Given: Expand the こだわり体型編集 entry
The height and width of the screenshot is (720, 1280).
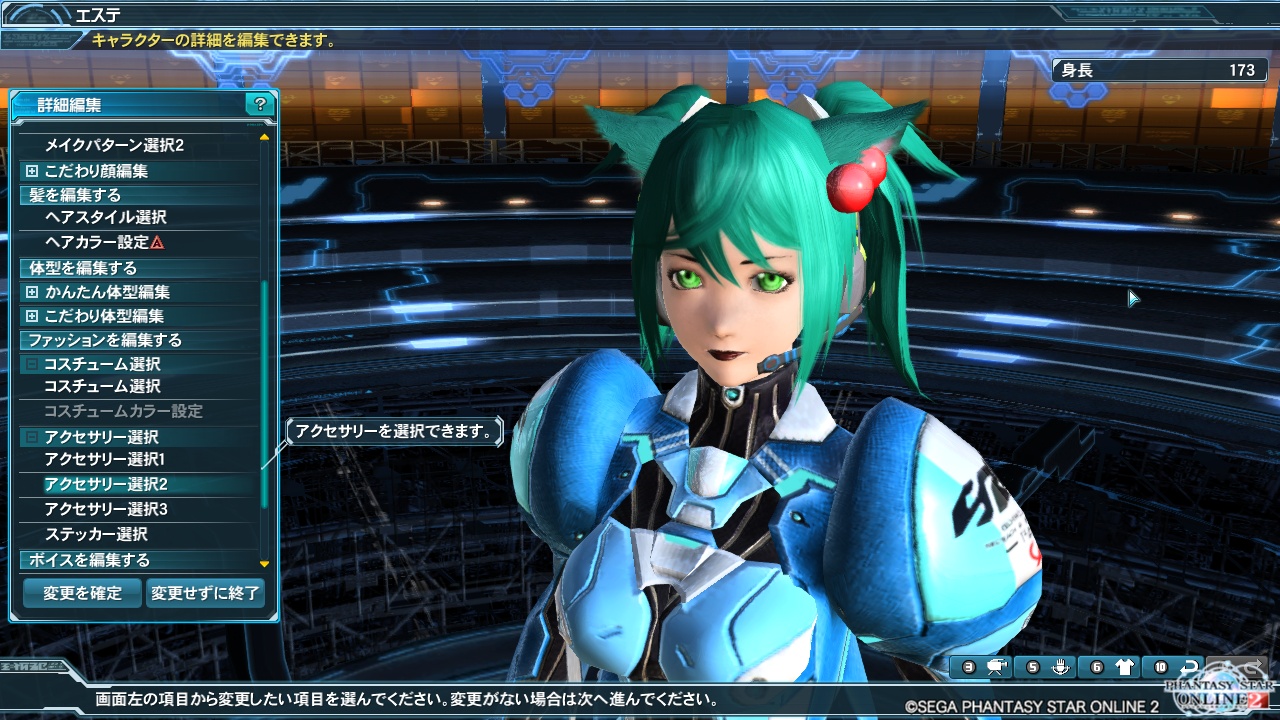Looking at the screenshot, I should click(x=104, y=316).
